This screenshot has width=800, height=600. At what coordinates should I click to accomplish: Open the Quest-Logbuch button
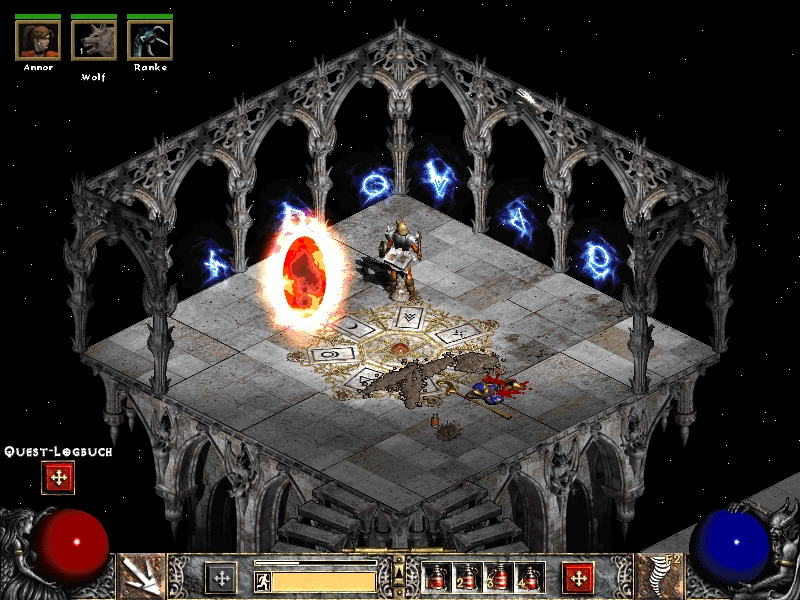(x=58, y=478)
